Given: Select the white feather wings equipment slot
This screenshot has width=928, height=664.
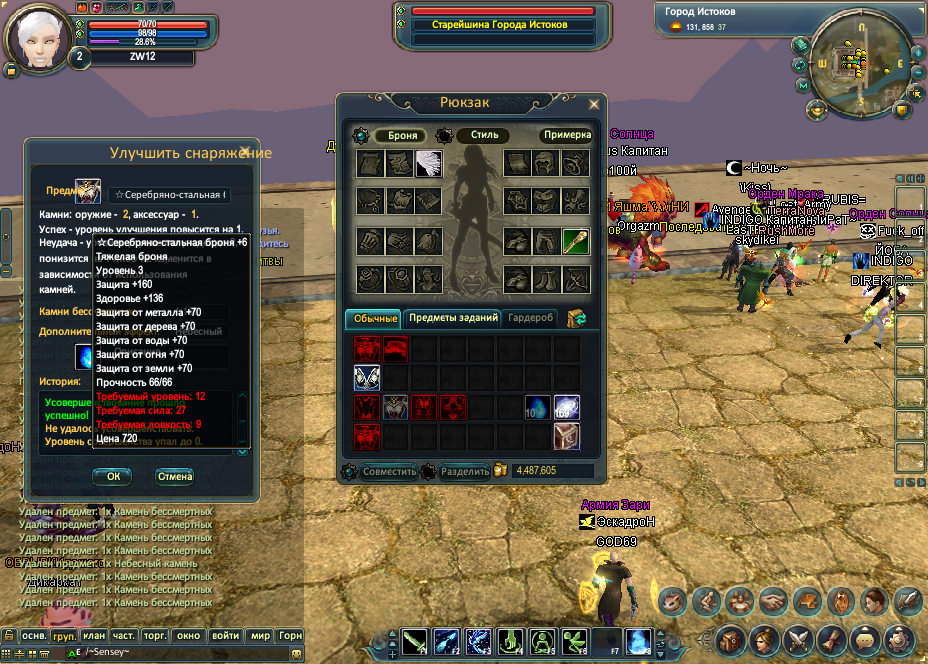Looking at the screenshot, I should coord(429,164).
